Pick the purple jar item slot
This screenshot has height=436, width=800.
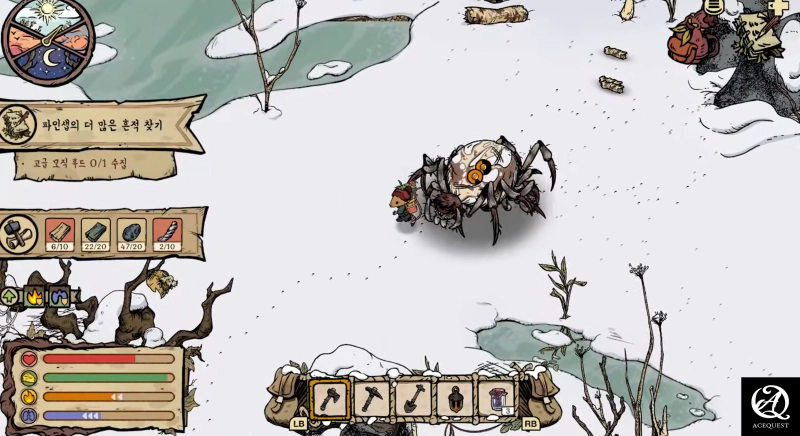(496, 397)
